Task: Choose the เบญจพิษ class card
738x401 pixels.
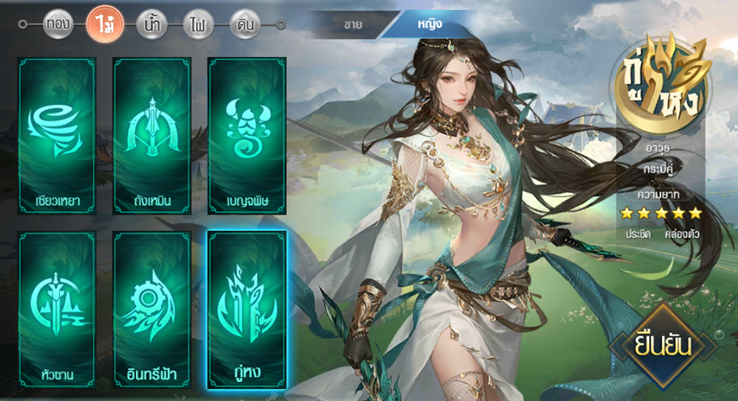Action: [247, 136]
